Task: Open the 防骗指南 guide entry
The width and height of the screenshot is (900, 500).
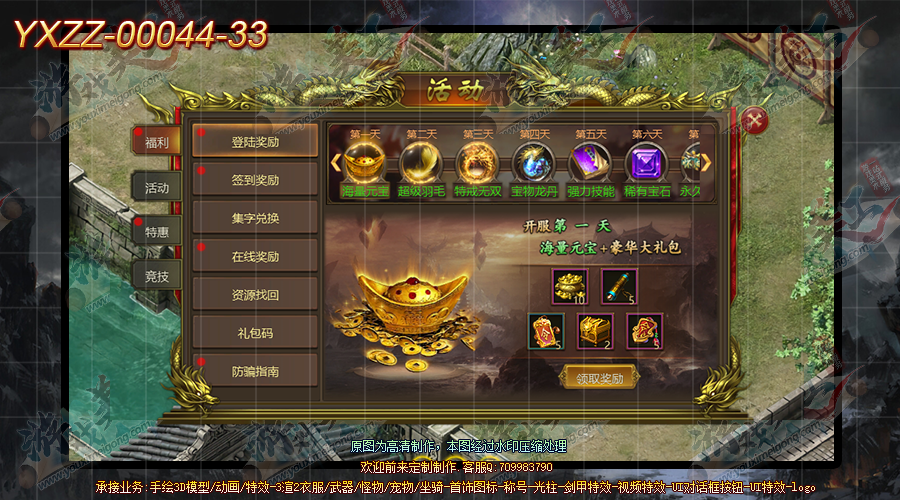Action: (x=255, y=371)
